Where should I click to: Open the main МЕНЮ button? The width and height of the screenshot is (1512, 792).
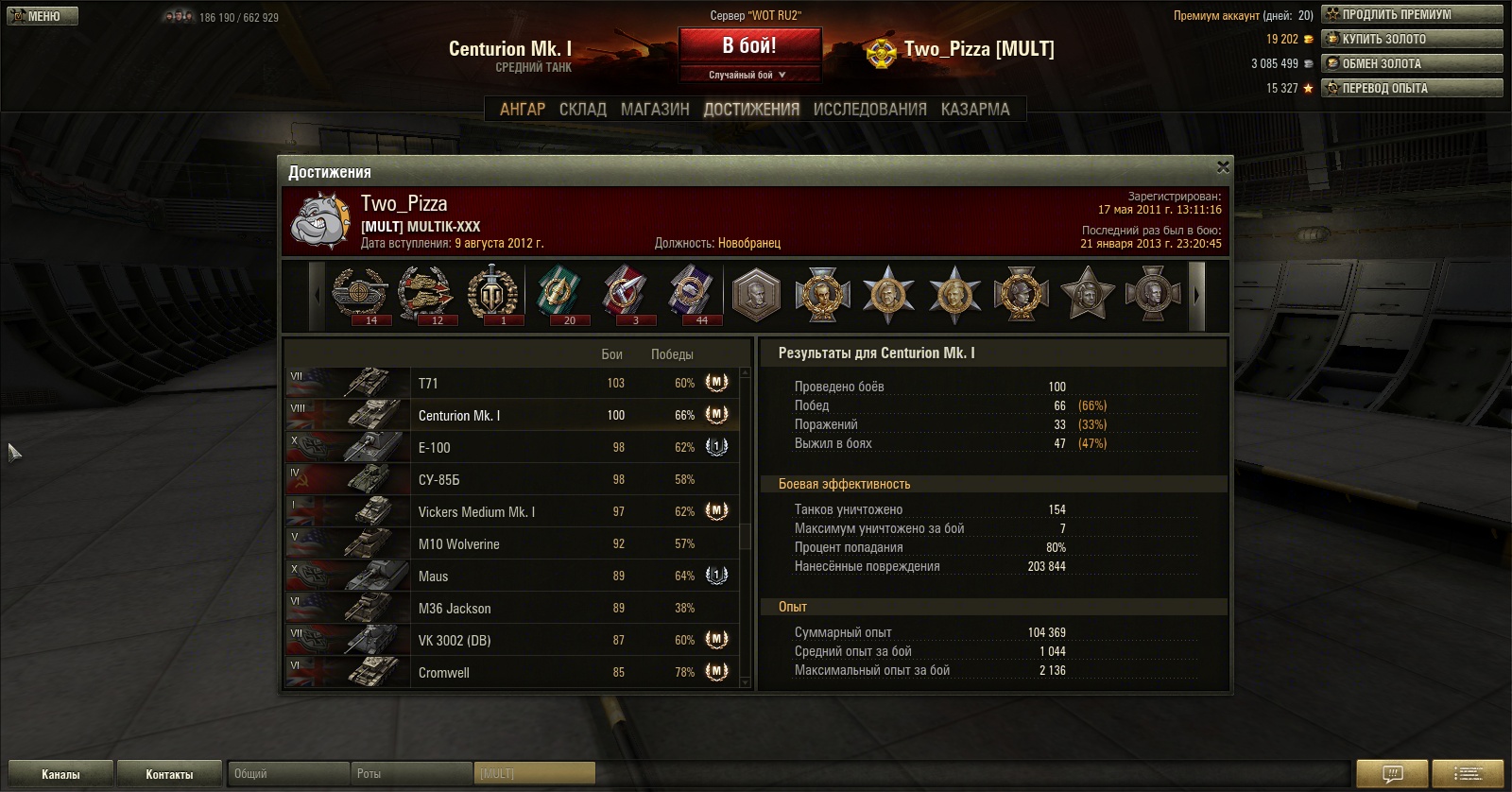[43, 16]
